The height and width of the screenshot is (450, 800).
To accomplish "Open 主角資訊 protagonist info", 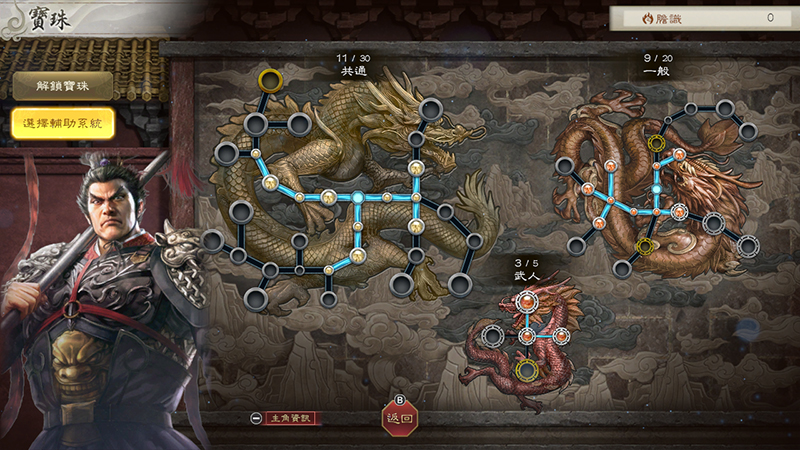I will pyautogui.click(x=288, y=418).
